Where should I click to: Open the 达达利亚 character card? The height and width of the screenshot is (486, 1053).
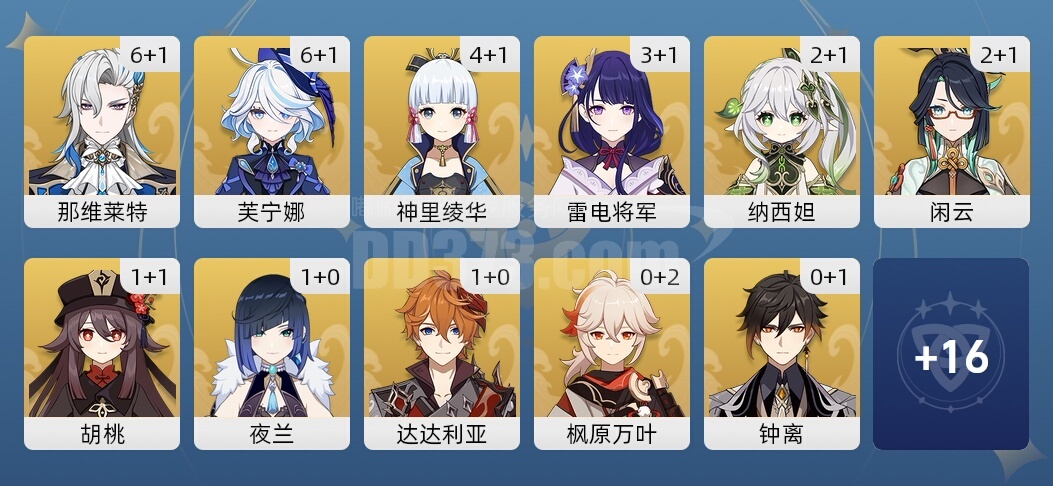click(442, 353)
